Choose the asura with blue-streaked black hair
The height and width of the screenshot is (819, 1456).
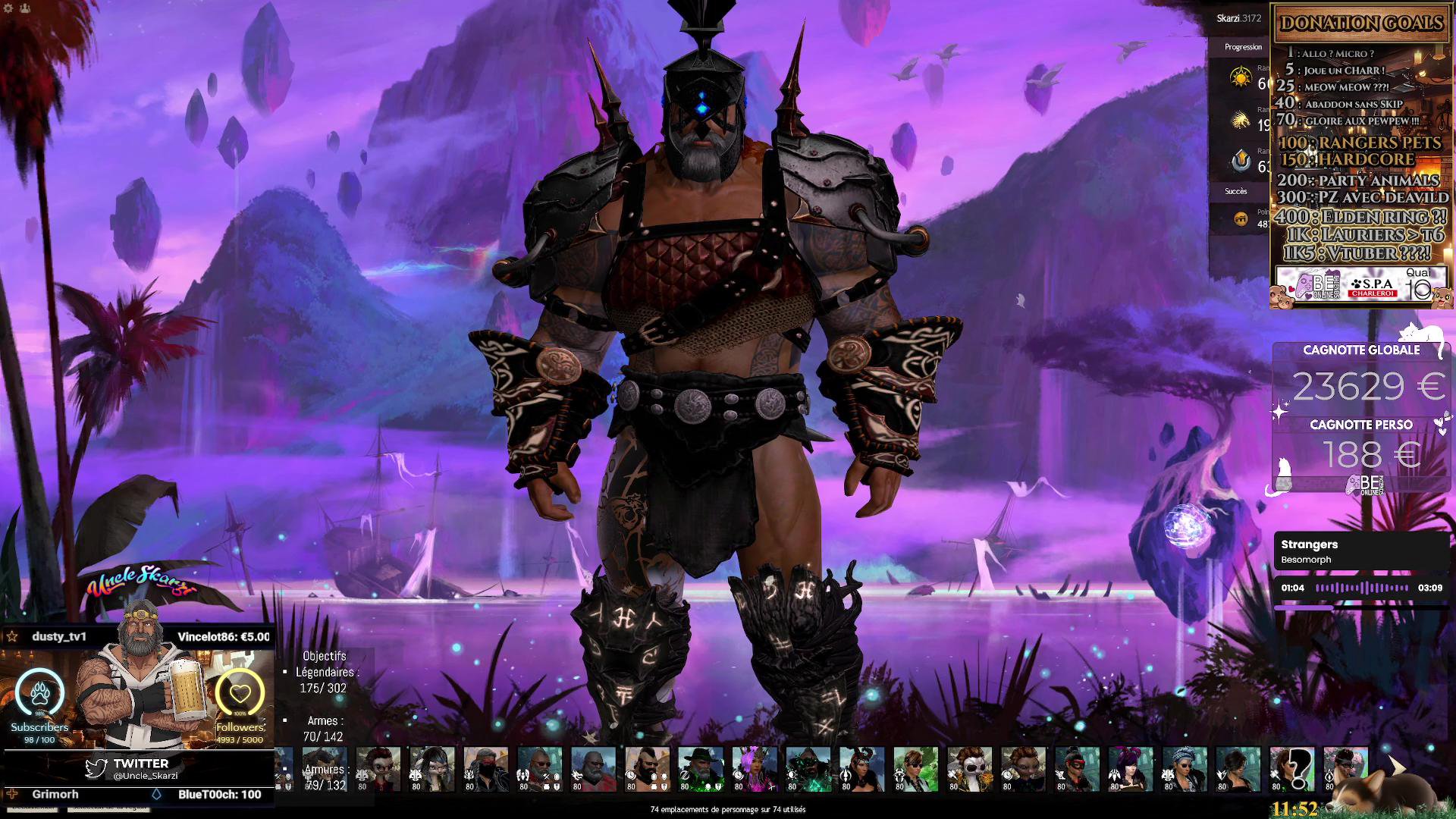coord(432,766)
